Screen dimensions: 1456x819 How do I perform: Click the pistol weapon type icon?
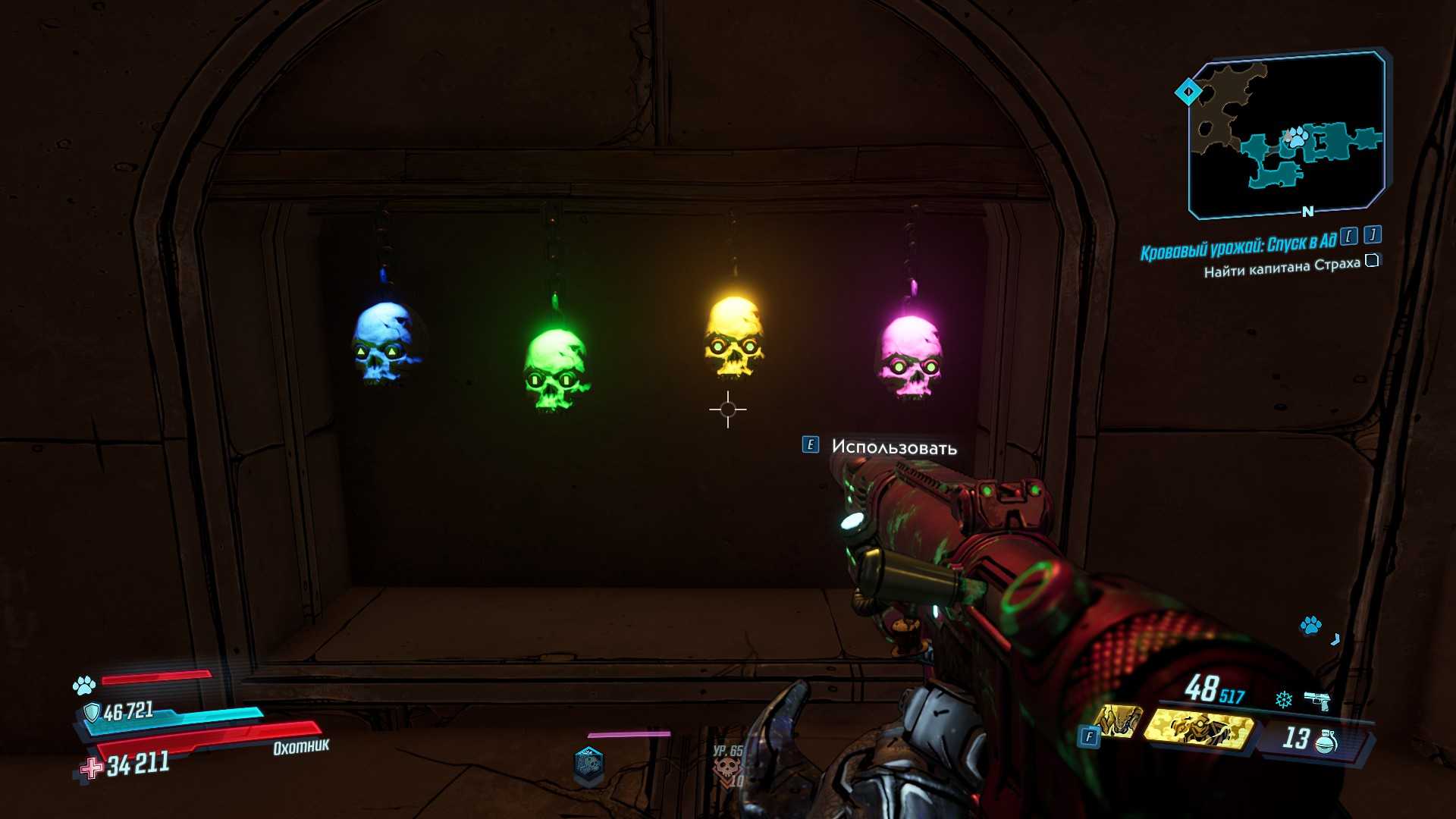(x=1317, y=701)
